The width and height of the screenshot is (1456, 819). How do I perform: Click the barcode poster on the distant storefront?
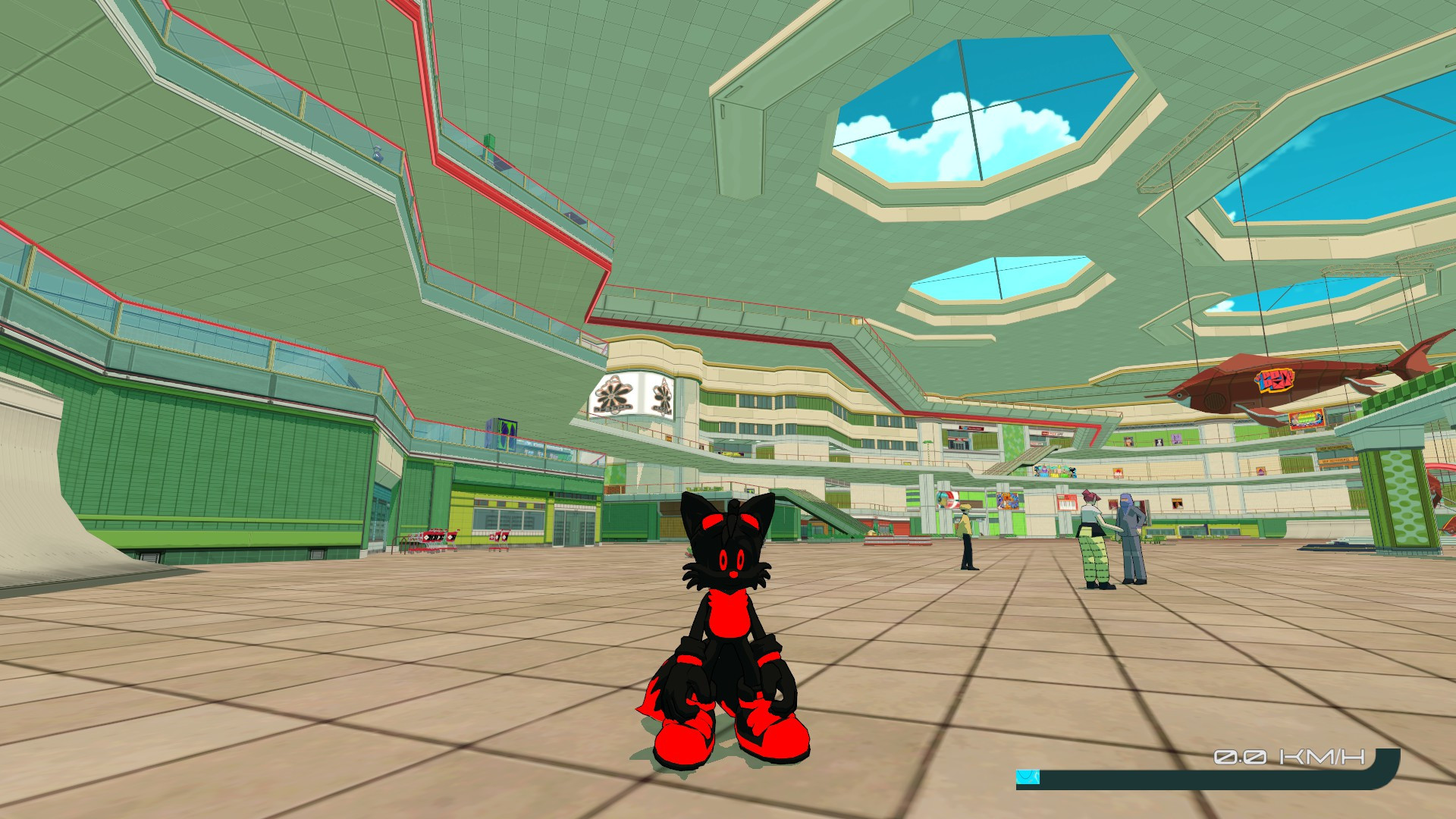coord(1067,503)
